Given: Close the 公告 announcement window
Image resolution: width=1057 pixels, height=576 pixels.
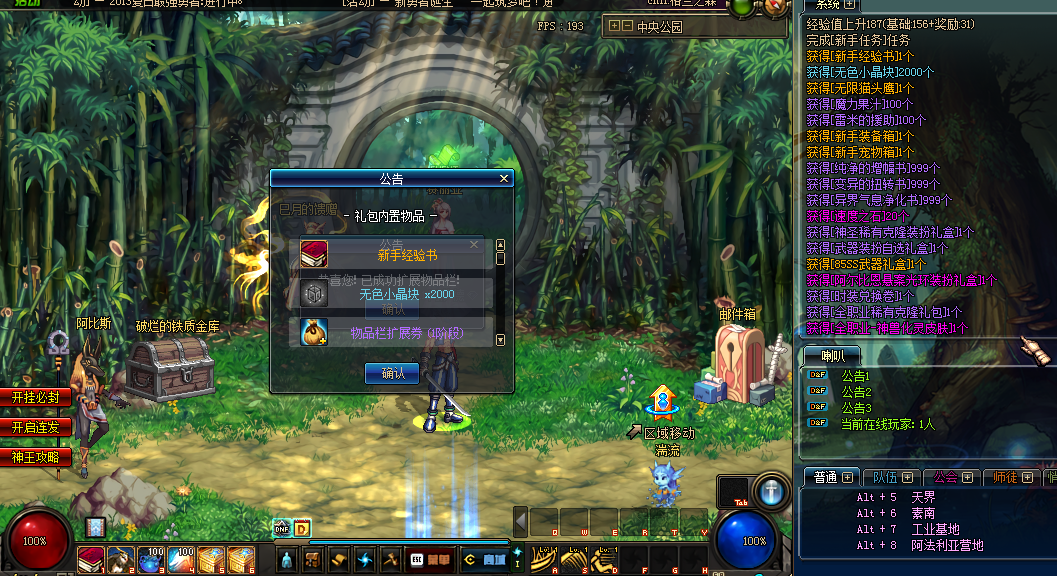Looking at the screenshot, I should pos(504,179).
